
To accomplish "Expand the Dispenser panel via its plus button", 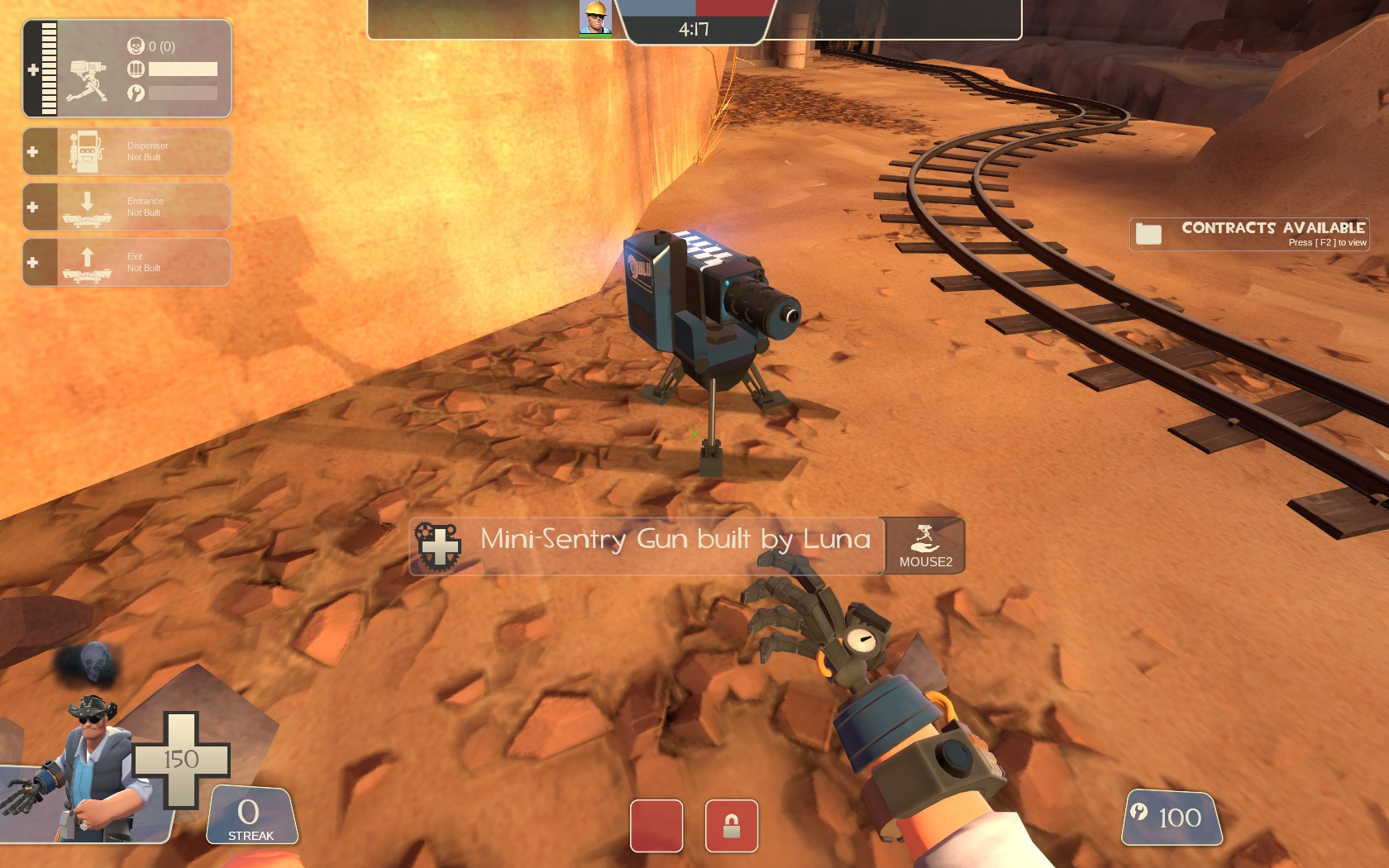I will [32, 150].
